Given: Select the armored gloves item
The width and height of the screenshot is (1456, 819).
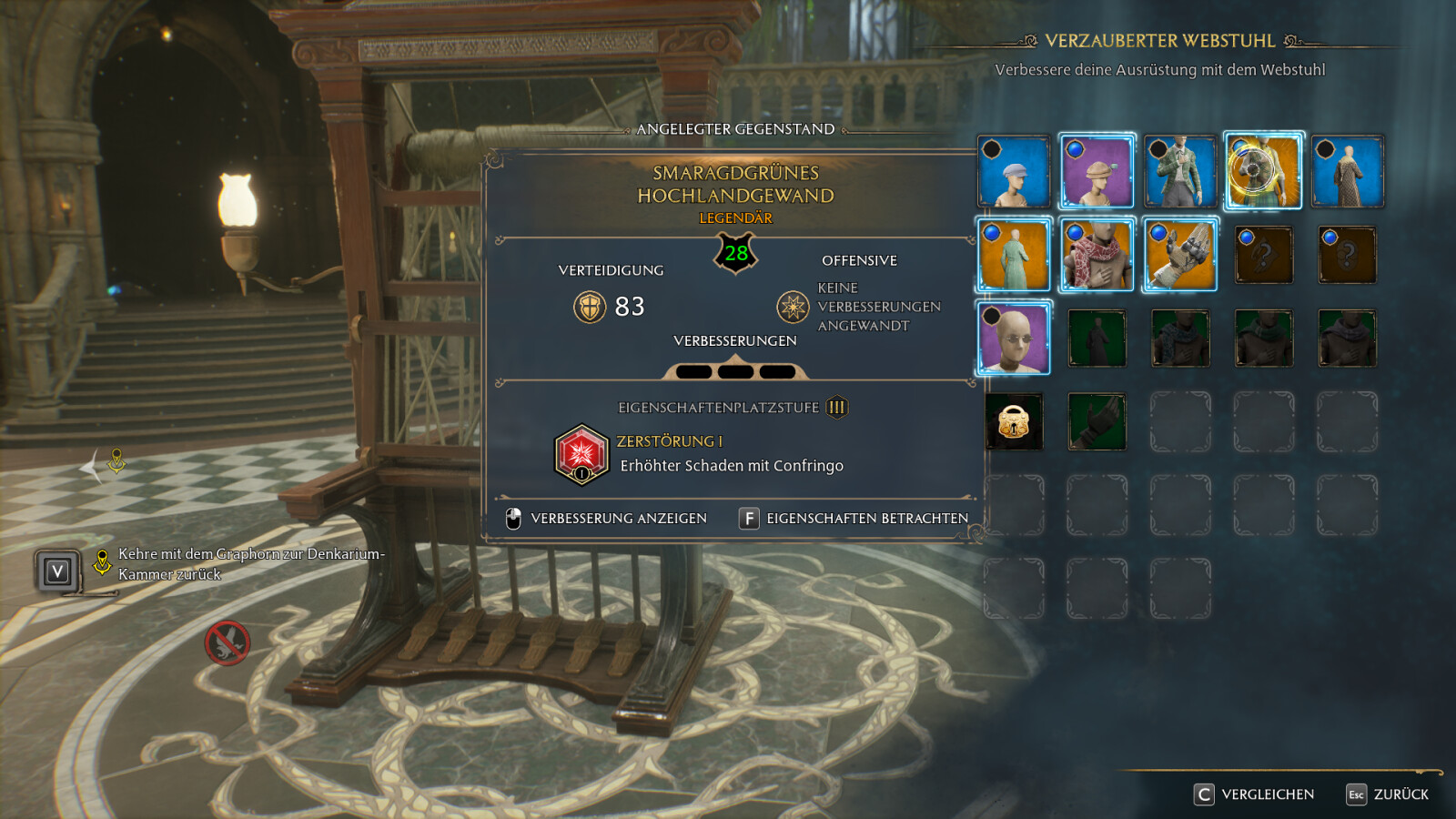Looking at the screenshot, I should 1180,256.
